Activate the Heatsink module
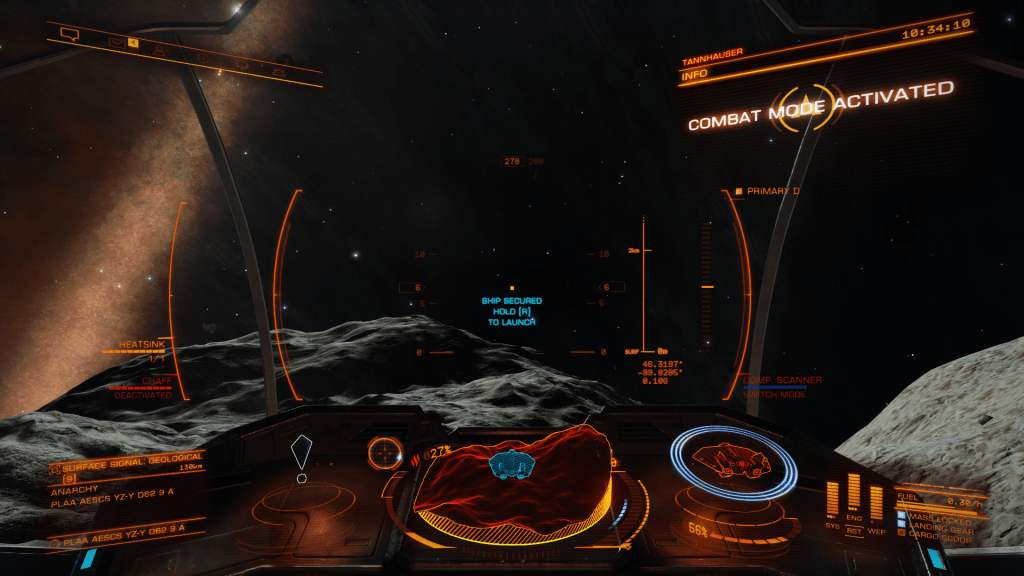 [140, 346]
